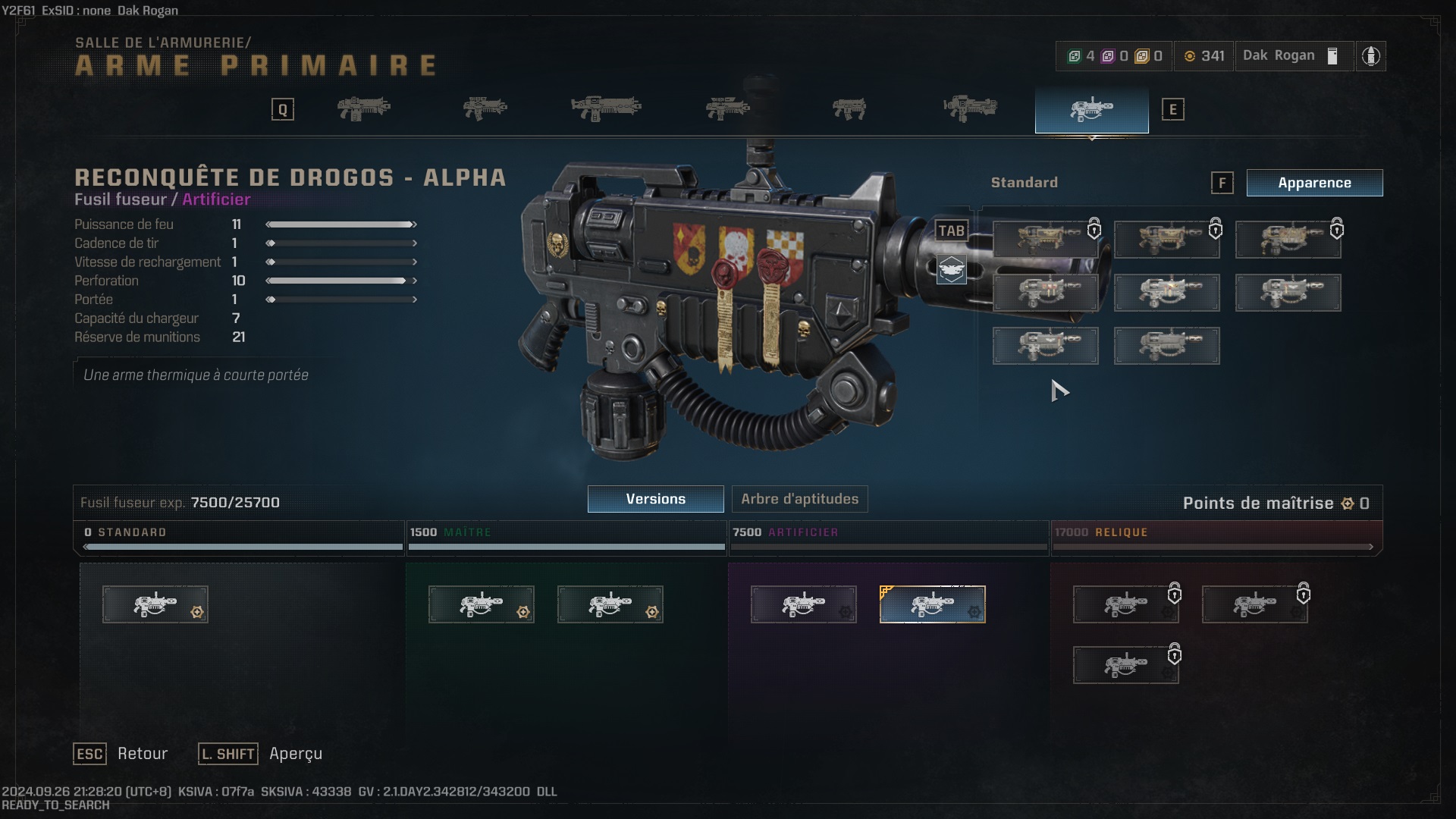This screenshot has height=819, width=1456.
Task: Select the compact SMG-style weapon icon in top row
Action: pos(849,108)
